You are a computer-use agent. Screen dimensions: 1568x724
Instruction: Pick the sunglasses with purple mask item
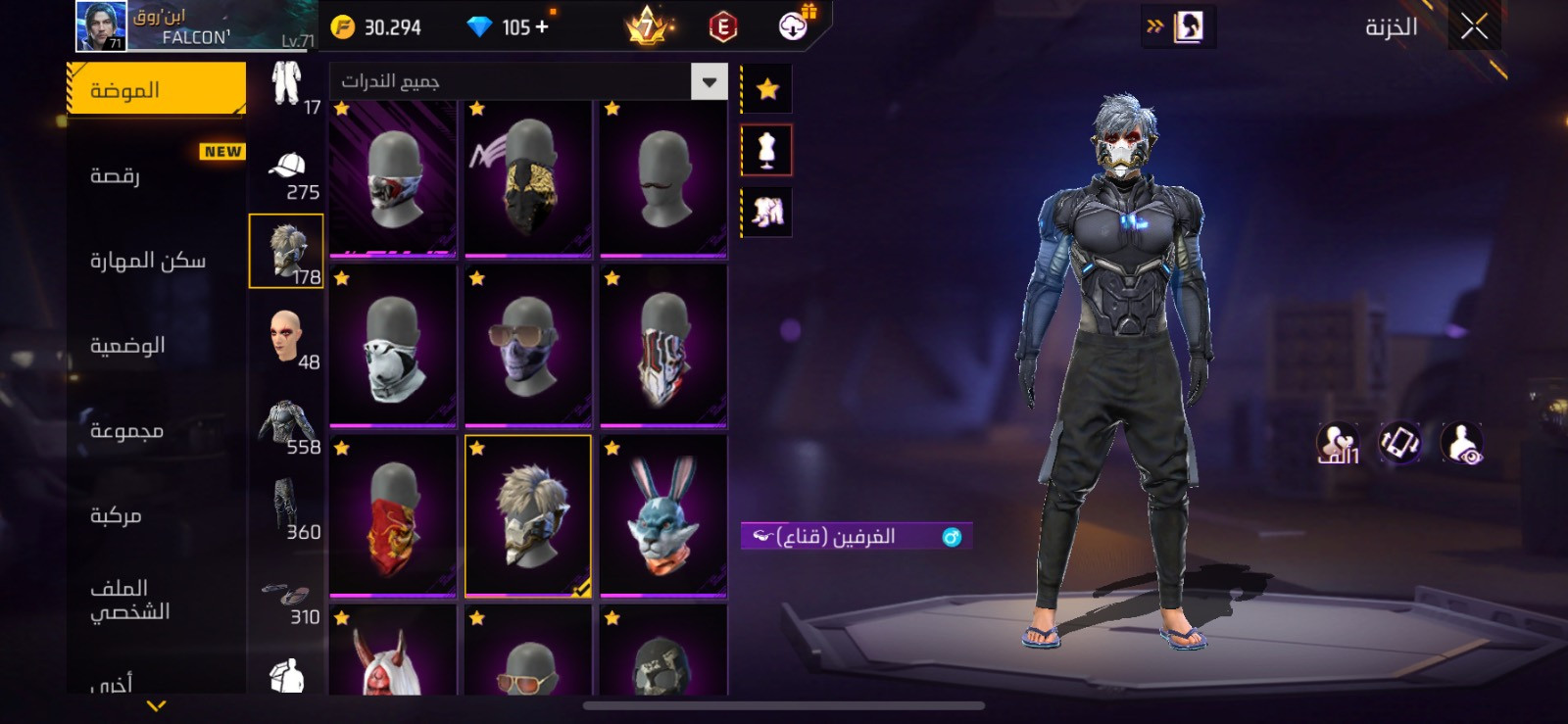click(528, 347)
